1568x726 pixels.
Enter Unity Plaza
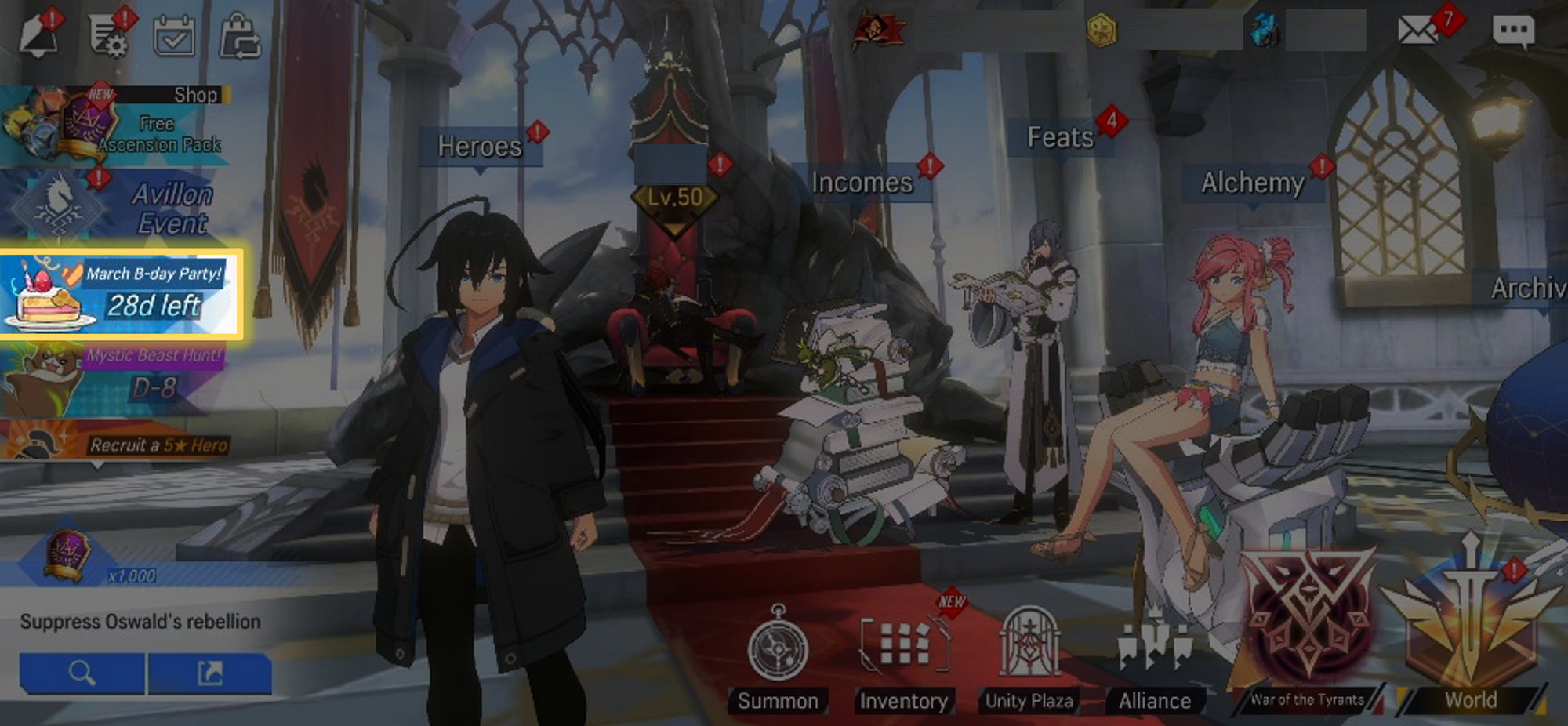point(1029,659)
